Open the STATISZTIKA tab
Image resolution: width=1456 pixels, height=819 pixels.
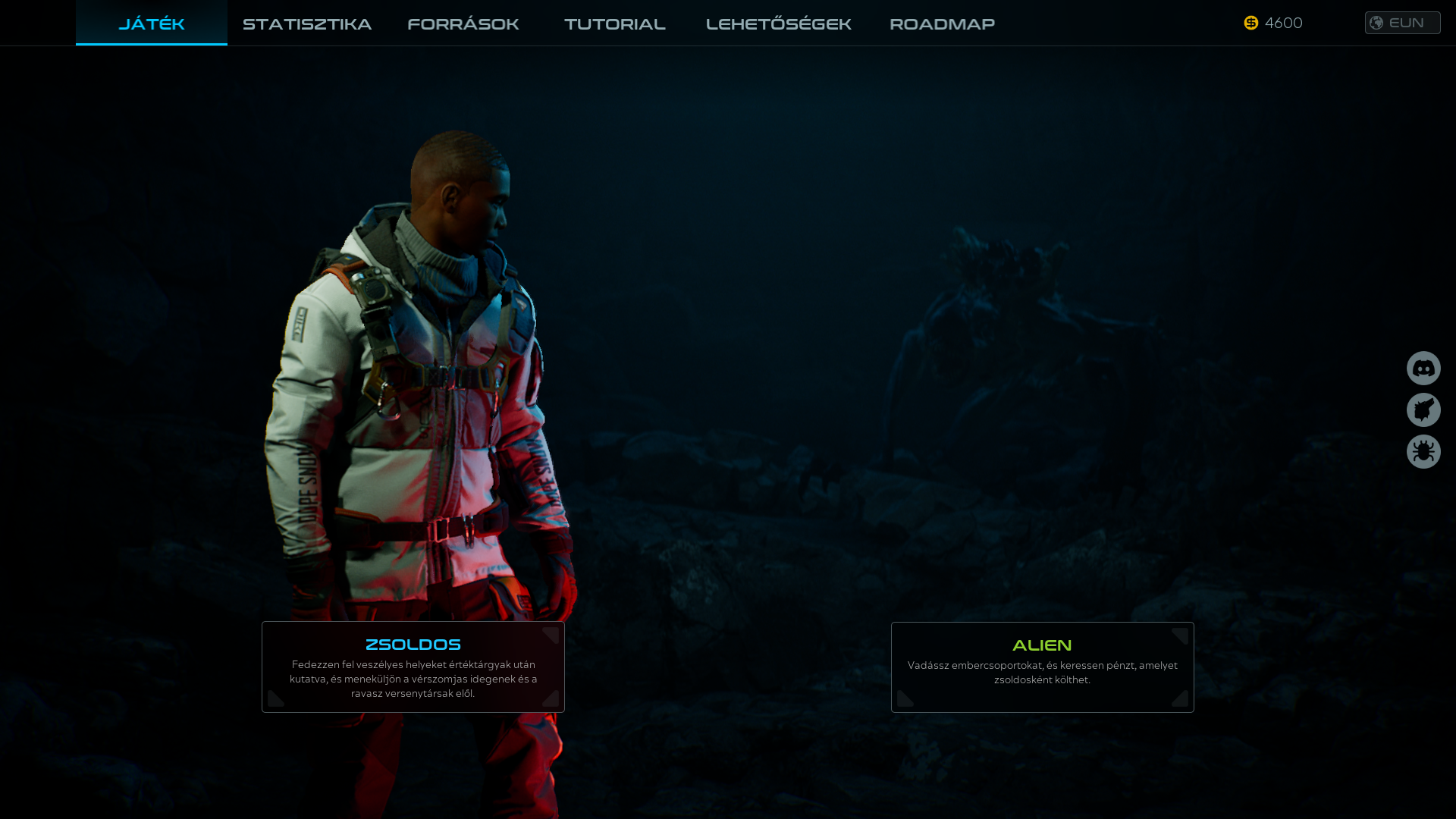click(x=307, y=24)
